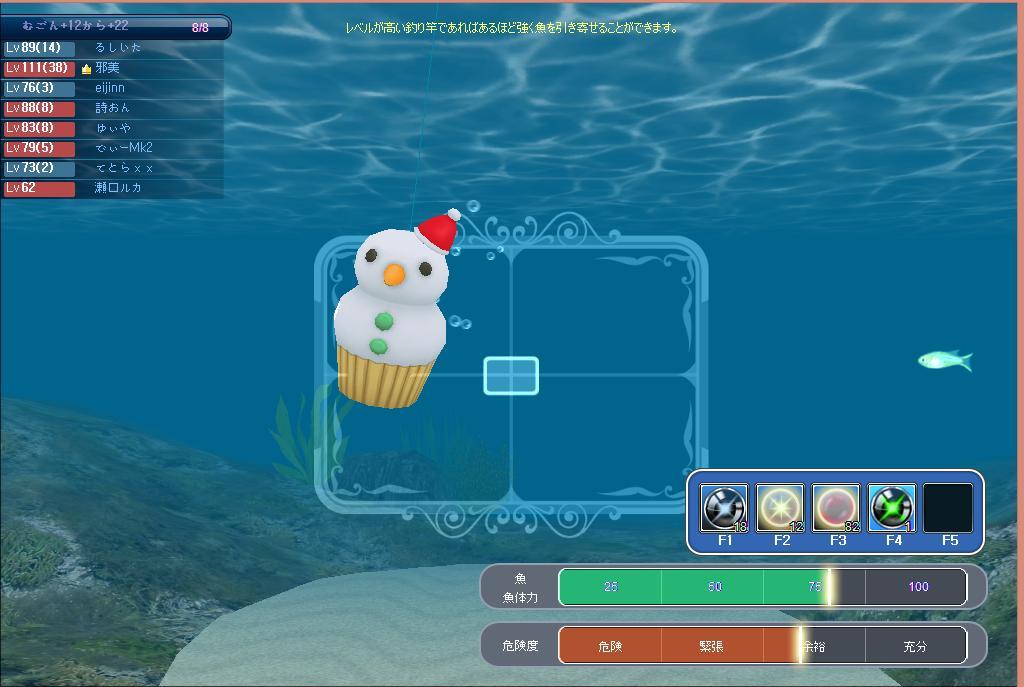Use the F3 red orb item
Image resolution: width=1024 pixels, height=687 pixels.
836,508
